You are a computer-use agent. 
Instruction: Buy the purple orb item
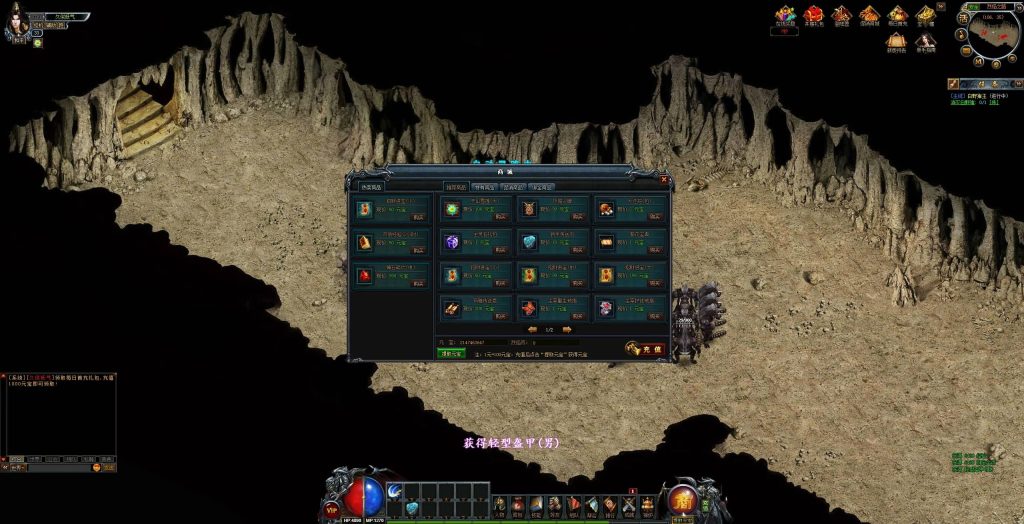(503, 250)
